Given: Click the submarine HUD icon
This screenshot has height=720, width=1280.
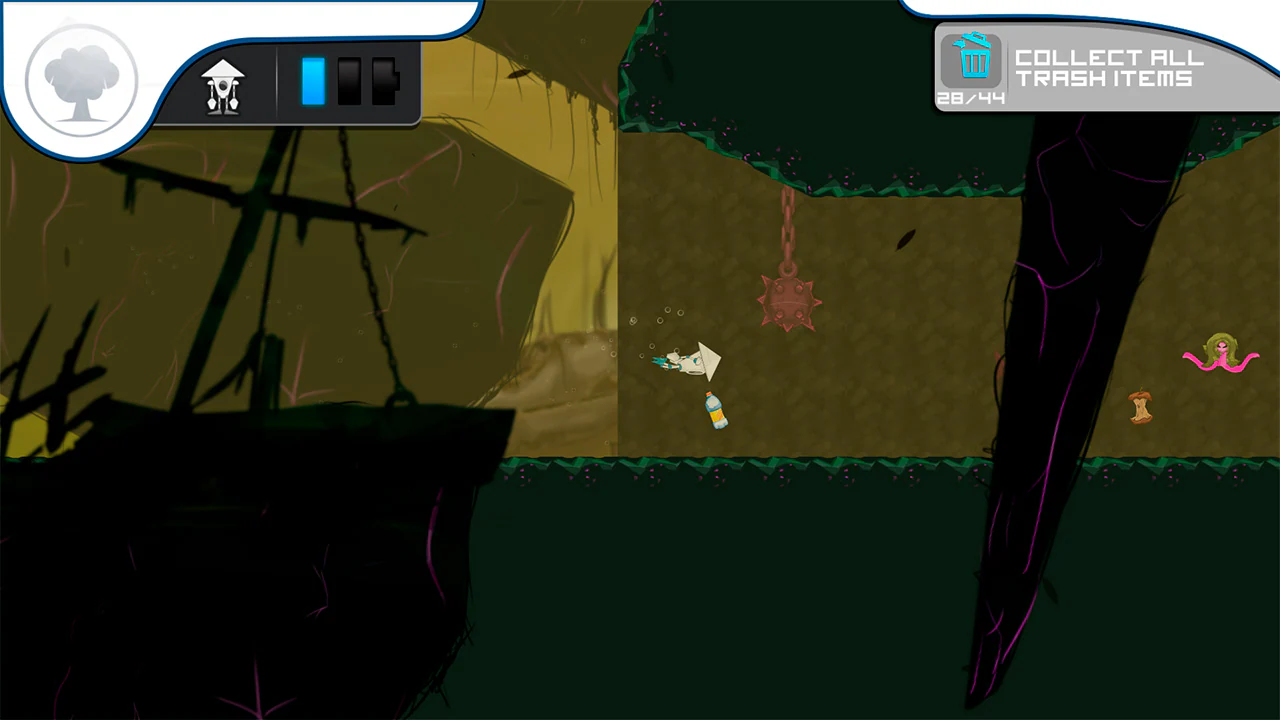Looking at the screenshot, I should pos(222,85).
